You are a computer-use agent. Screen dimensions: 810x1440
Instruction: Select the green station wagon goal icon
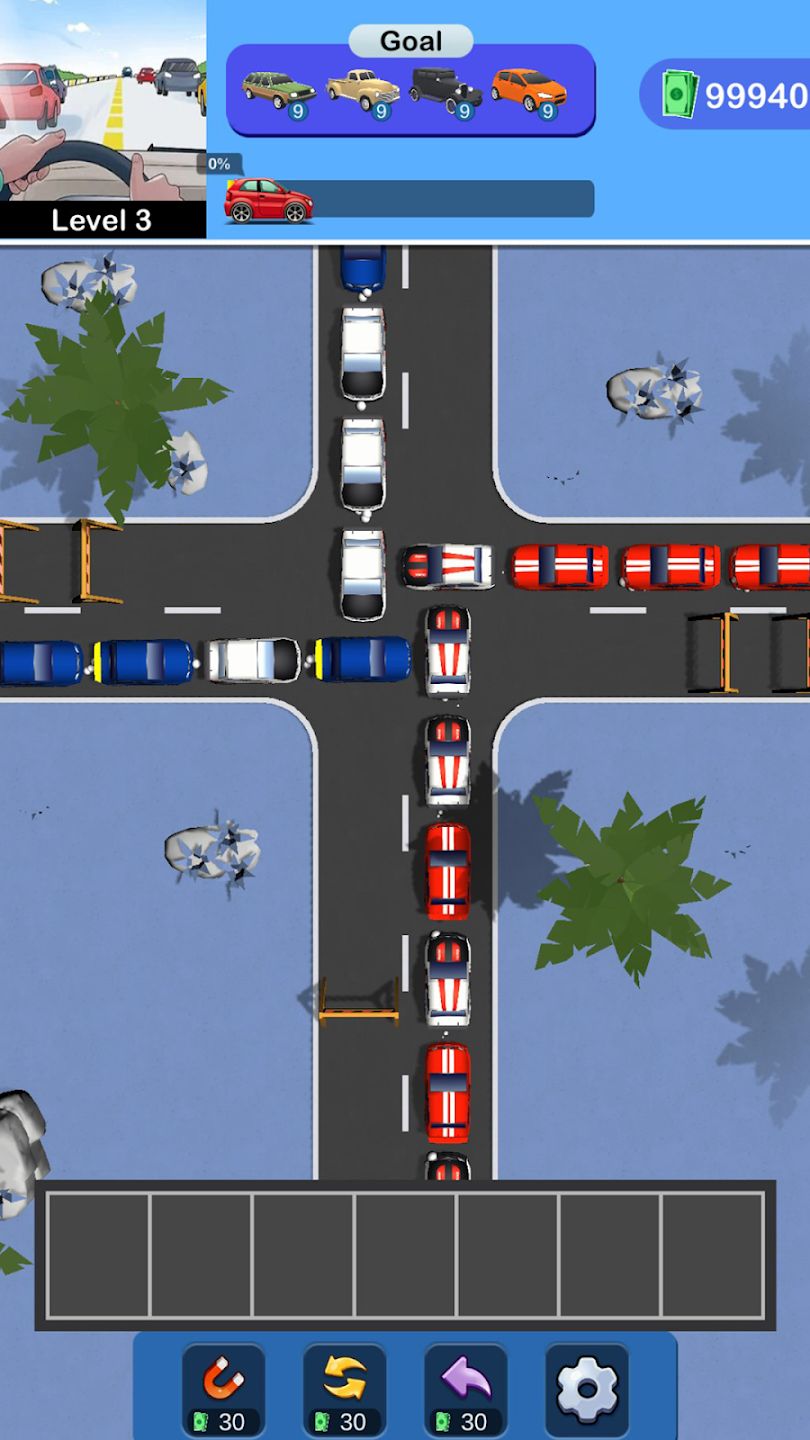click(x=279, y=92)
